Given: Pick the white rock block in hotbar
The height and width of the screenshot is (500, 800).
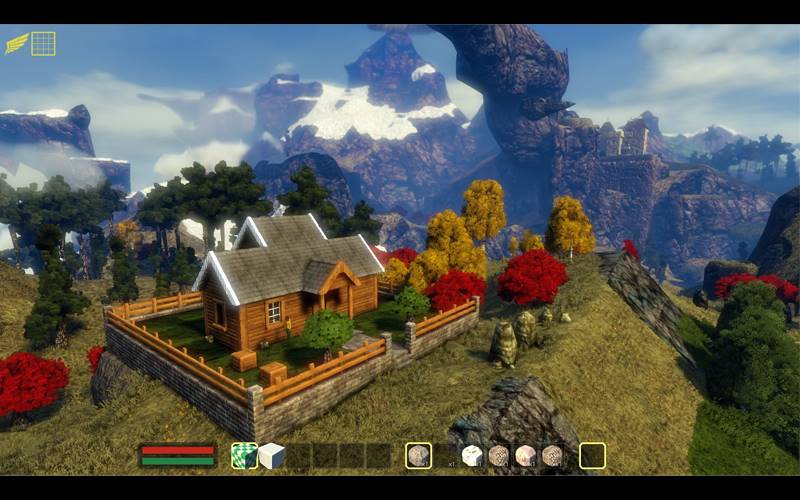Looking at the screenshot, I should pos(472,456).
